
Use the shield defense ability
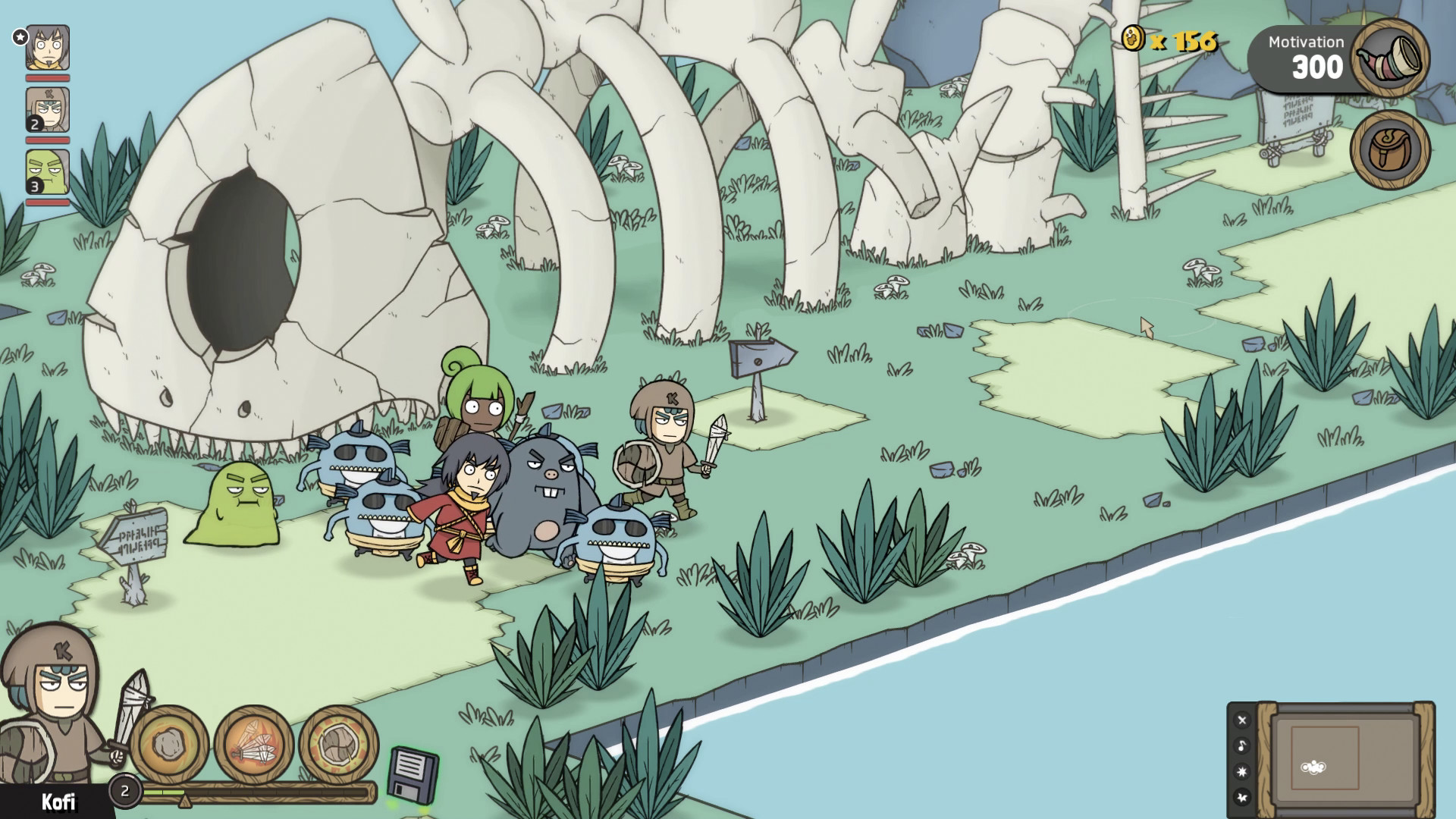(339, 743)
